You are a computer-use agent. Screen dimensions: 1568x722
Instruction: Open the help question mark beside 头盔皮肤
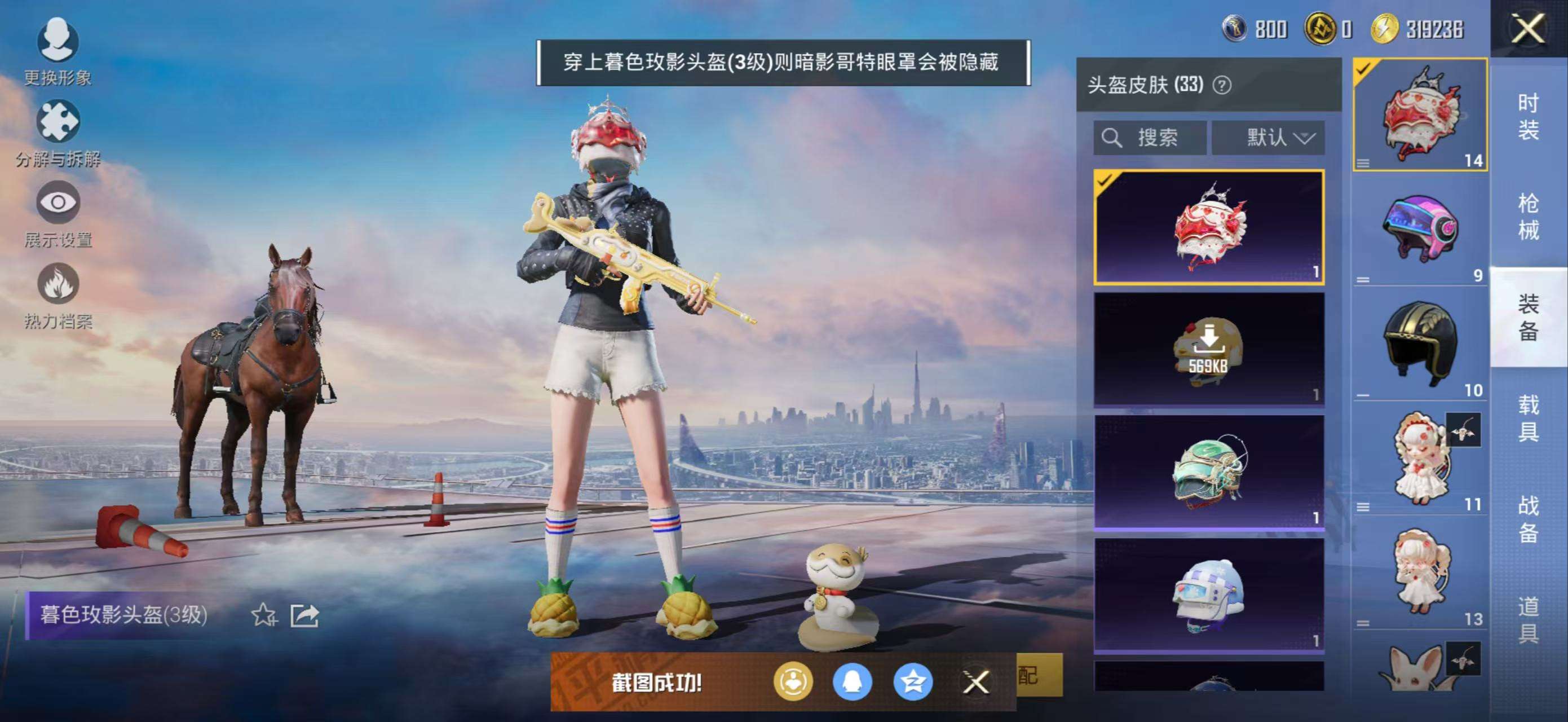[x=1222, y=85]
